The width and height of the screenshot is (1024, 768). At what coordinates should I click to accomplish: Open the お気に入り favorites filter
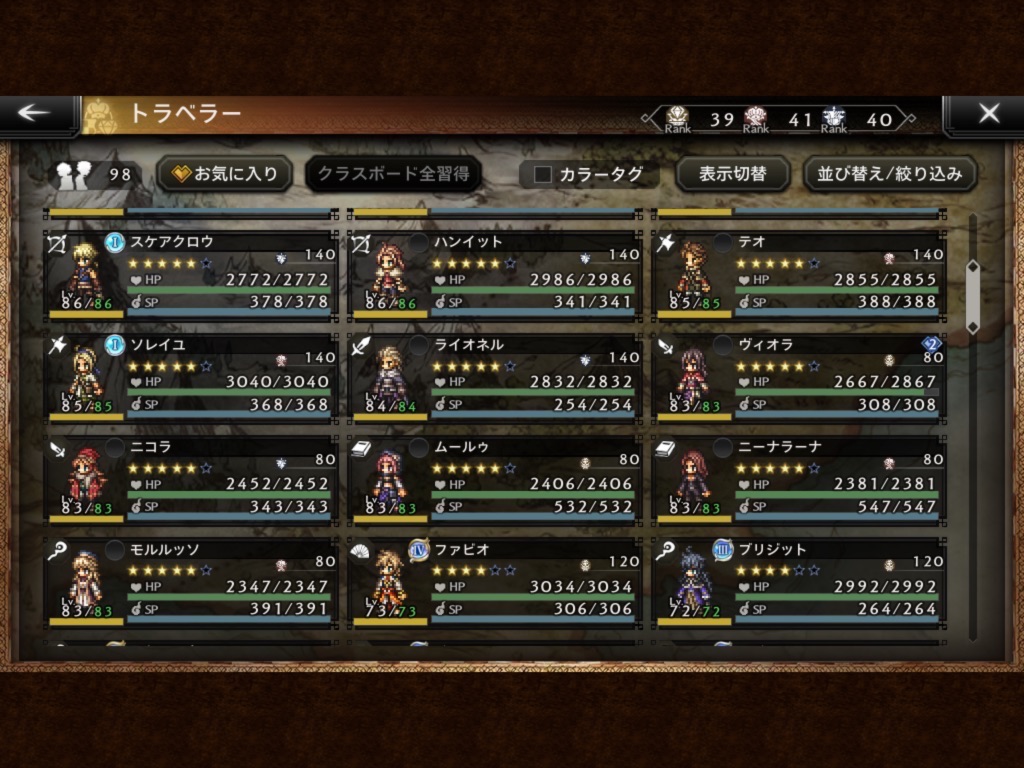(225, 174)
